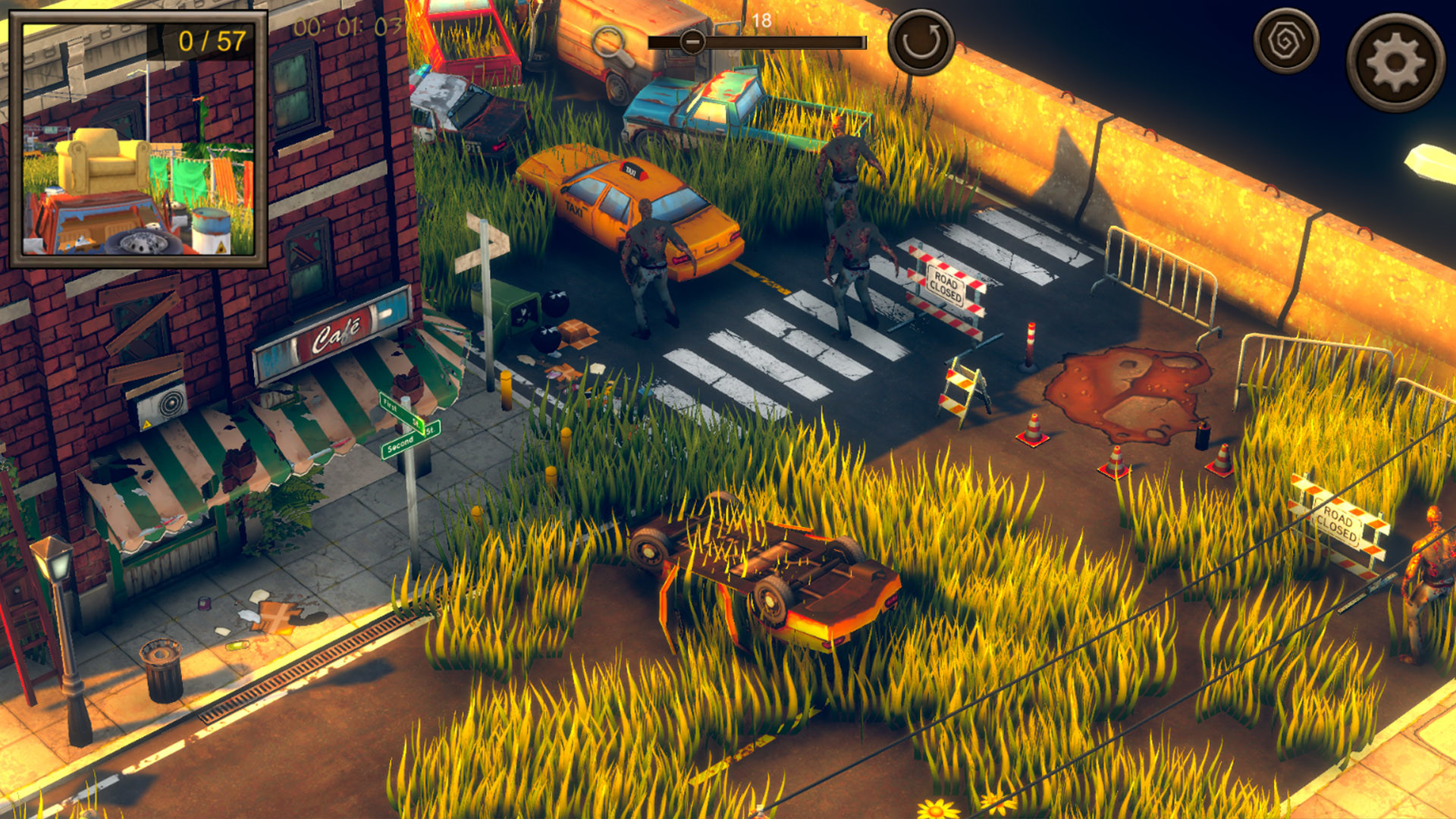Click the Road Closed barricade sign
Image resolution: width=1456 pixels, height=819 pixels.
(945, 286)
